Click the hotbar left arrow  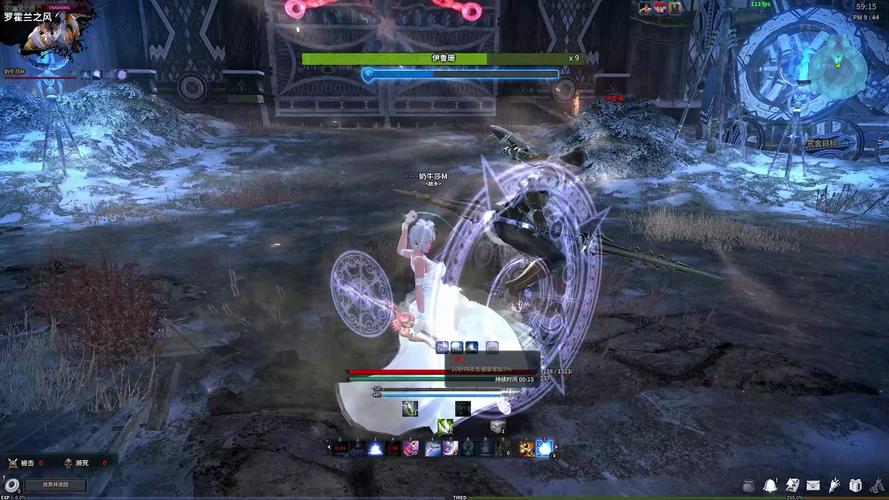coord(327,447)
